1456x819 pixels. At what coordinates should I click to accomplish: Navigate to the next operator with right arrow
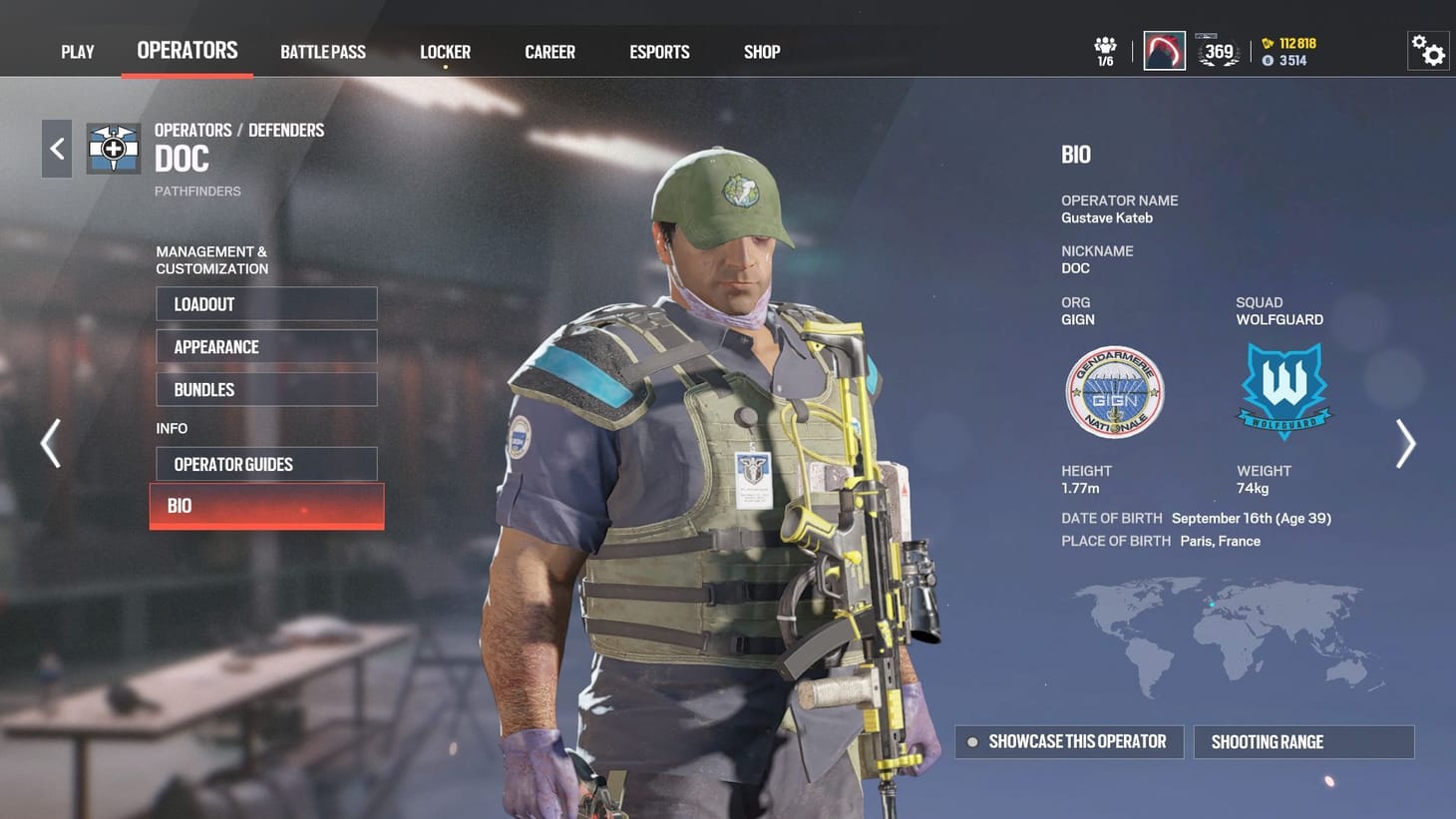(1406, 443)
